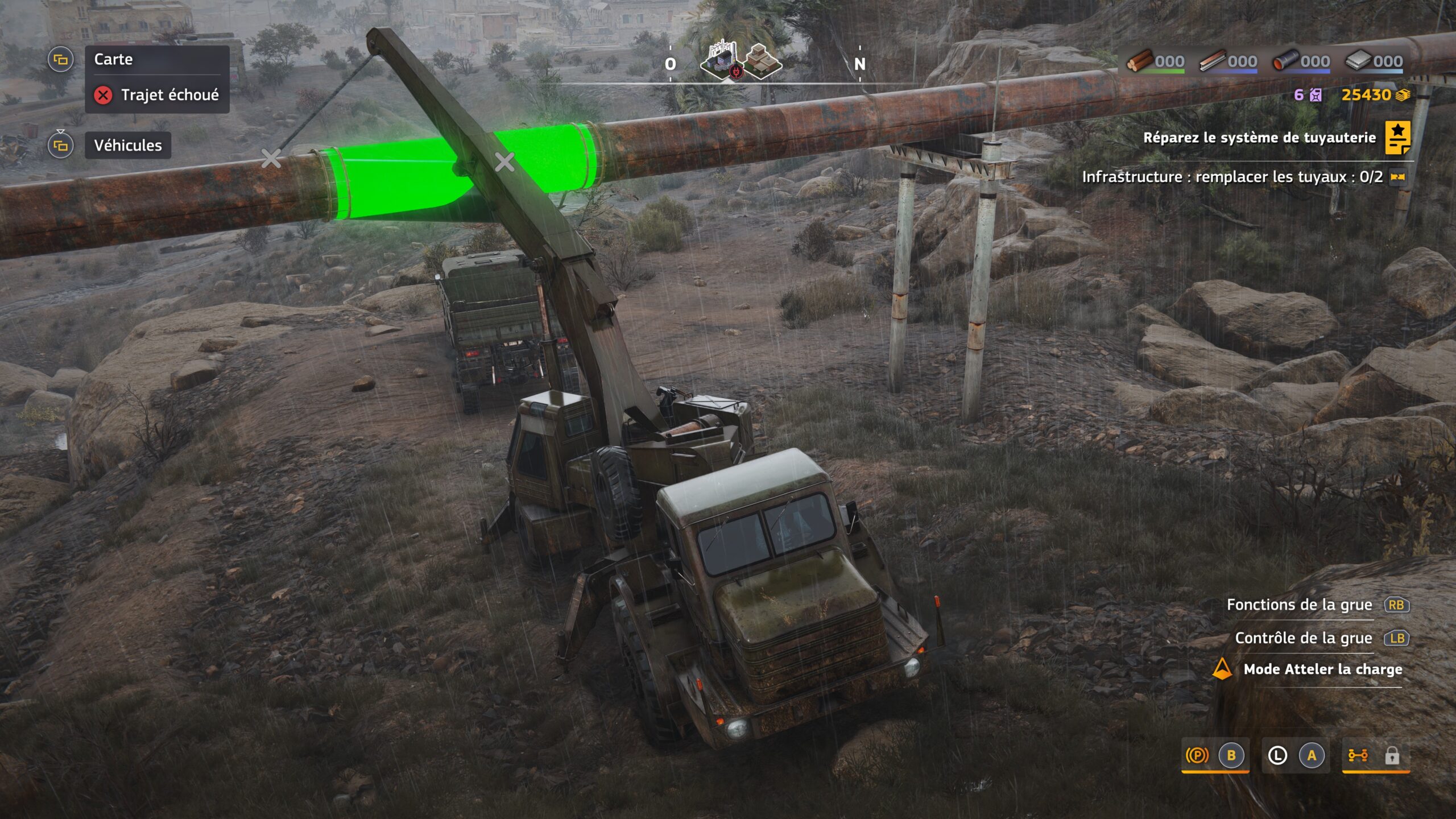Toggle the differential lock icon
This screenshot has width=1456, height=819.
click(1358, 755)
